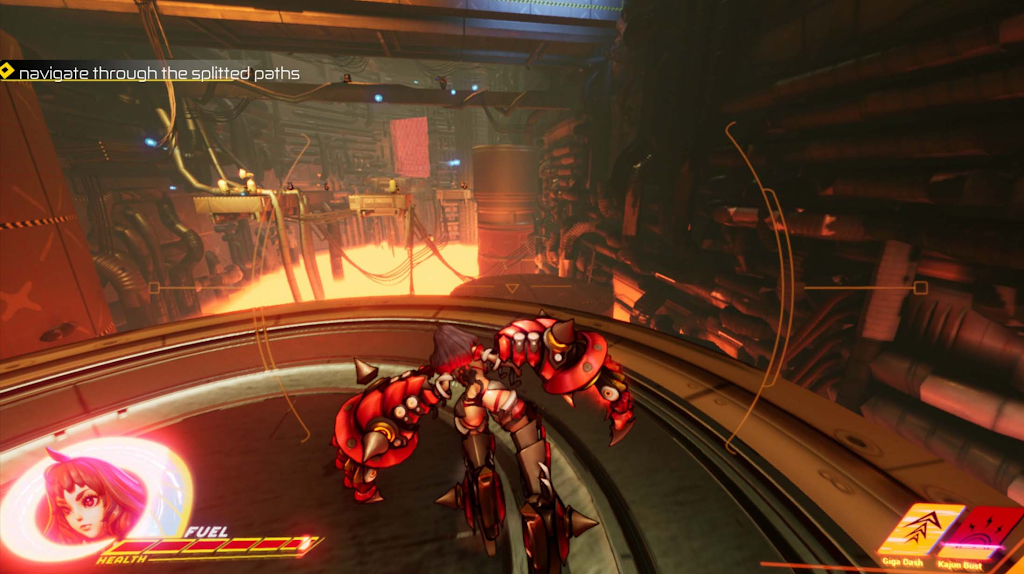Screen dimensions: 1024x574
Task: Trigger the Kajun Bust ability
Action: click(x=983, y=530)
